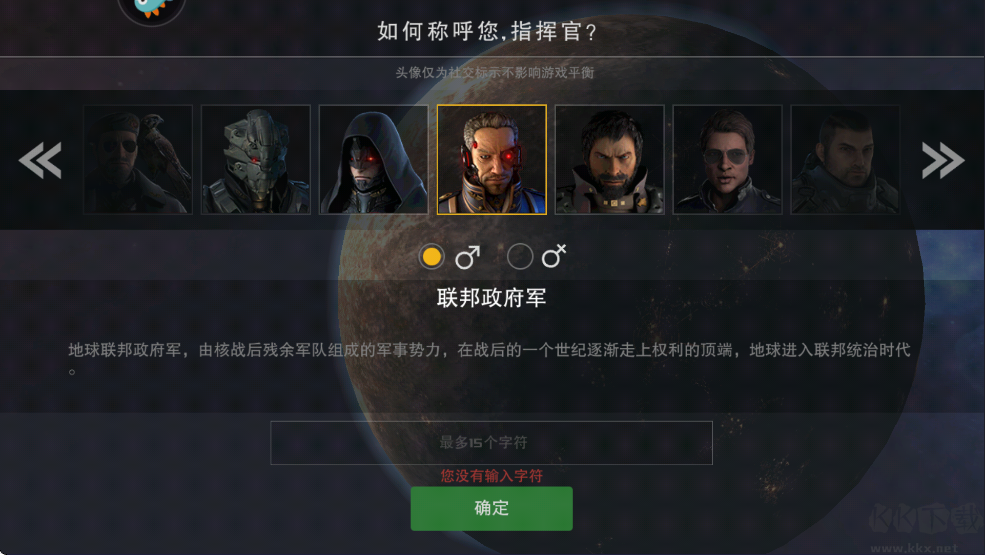Select the unselected second gender radio button

pos(520,257)
